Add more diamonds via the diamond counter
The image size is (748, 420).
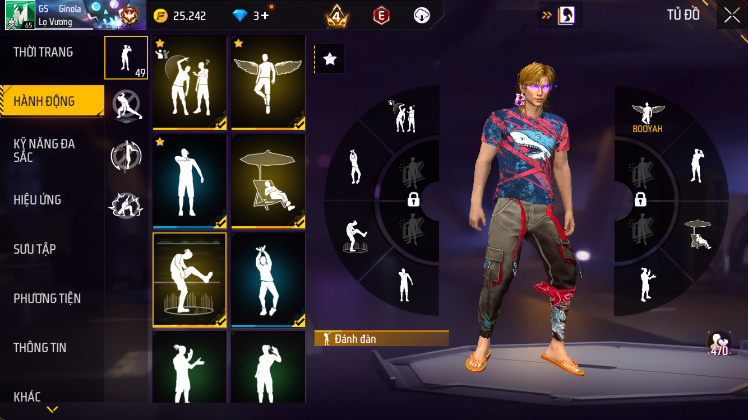pyautogui.click(x=260, y=16)
